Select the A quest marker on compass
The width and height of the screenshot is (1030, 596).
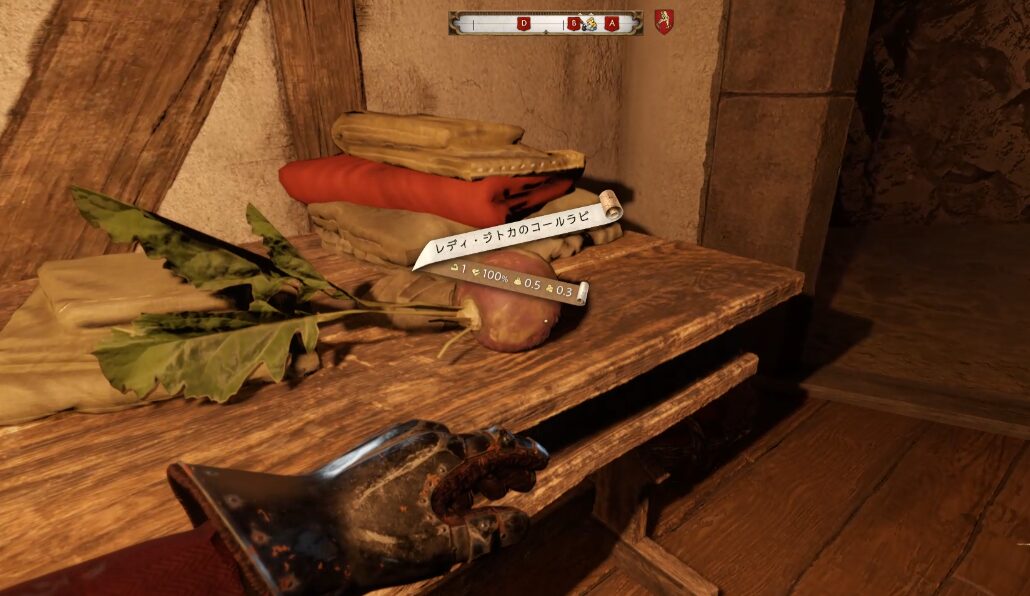click(x=612, y=23)
